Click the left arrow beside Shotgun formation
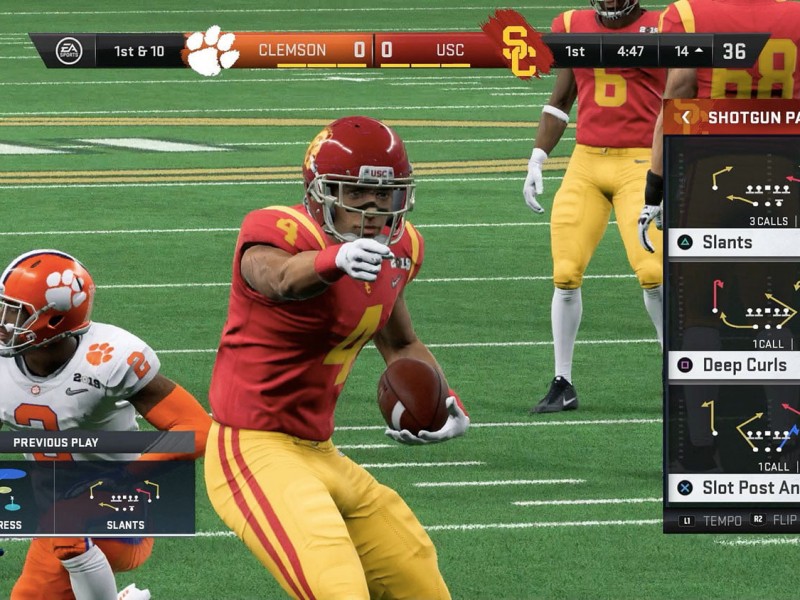 tap(686, 117)
